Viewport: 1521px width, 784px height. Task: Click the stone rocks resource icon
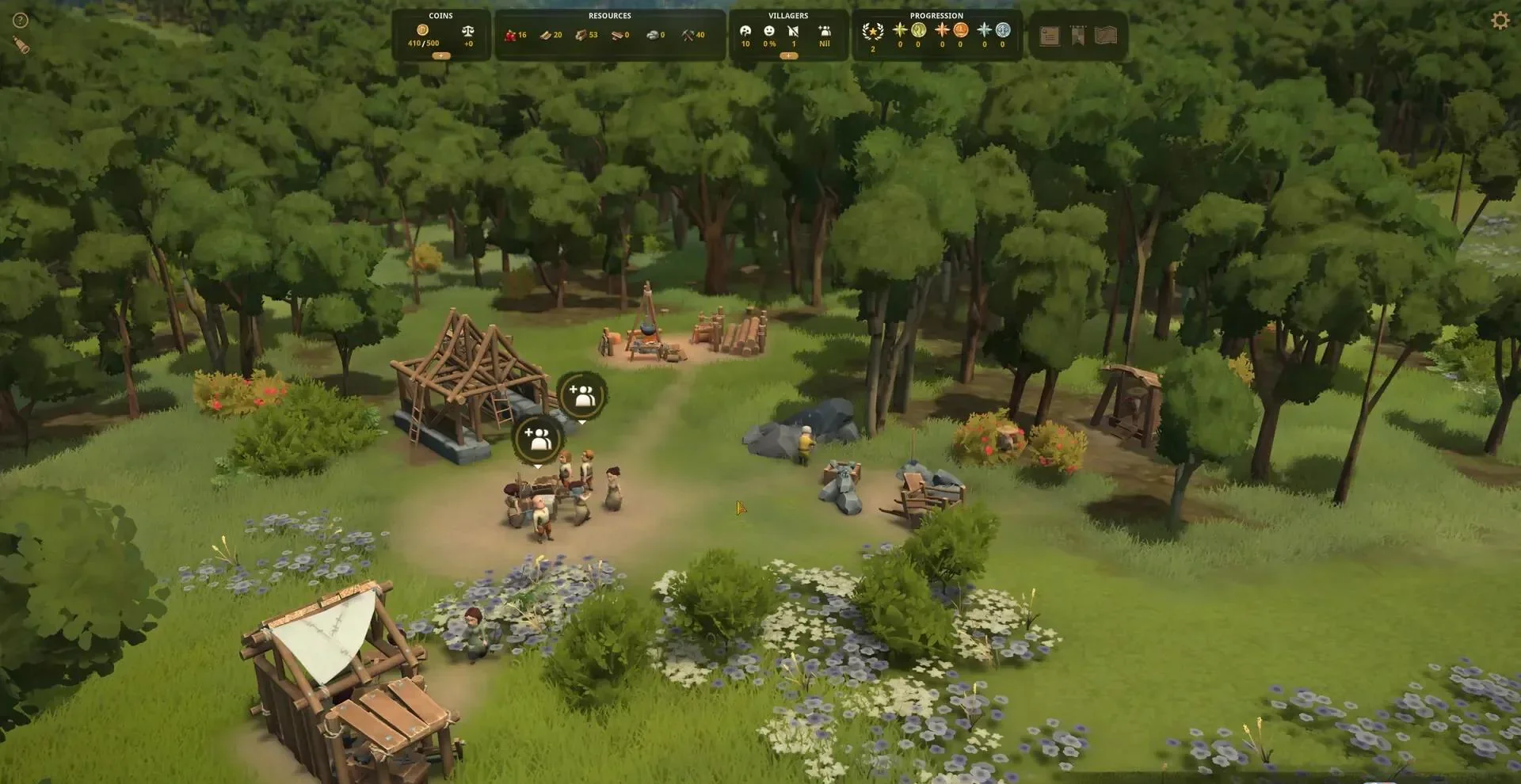pyautogui.click(x=651, y=35)
